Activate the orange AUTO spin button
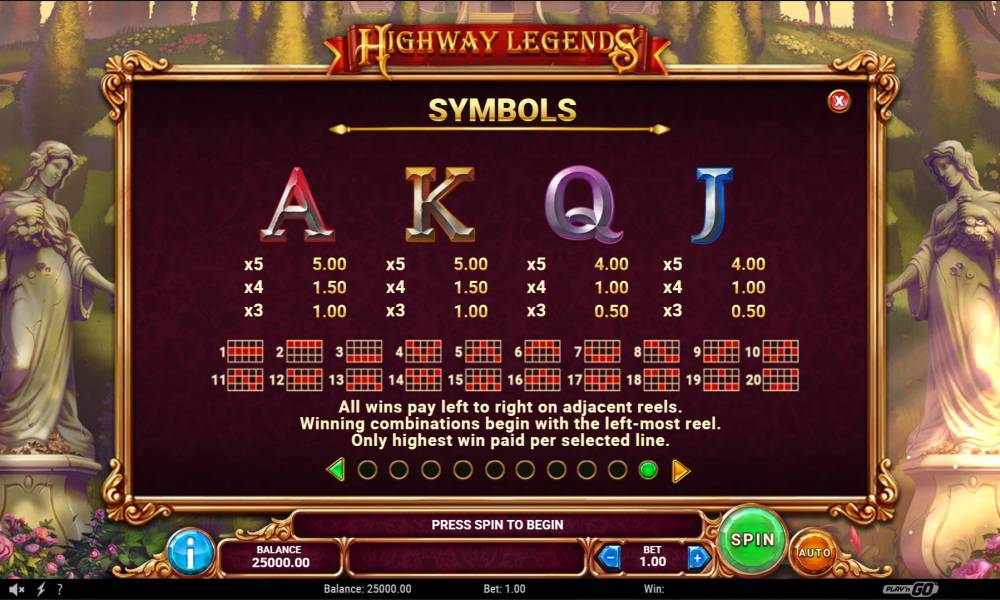This screenshot has height=600, width=1000. click(x=814, y=551)
